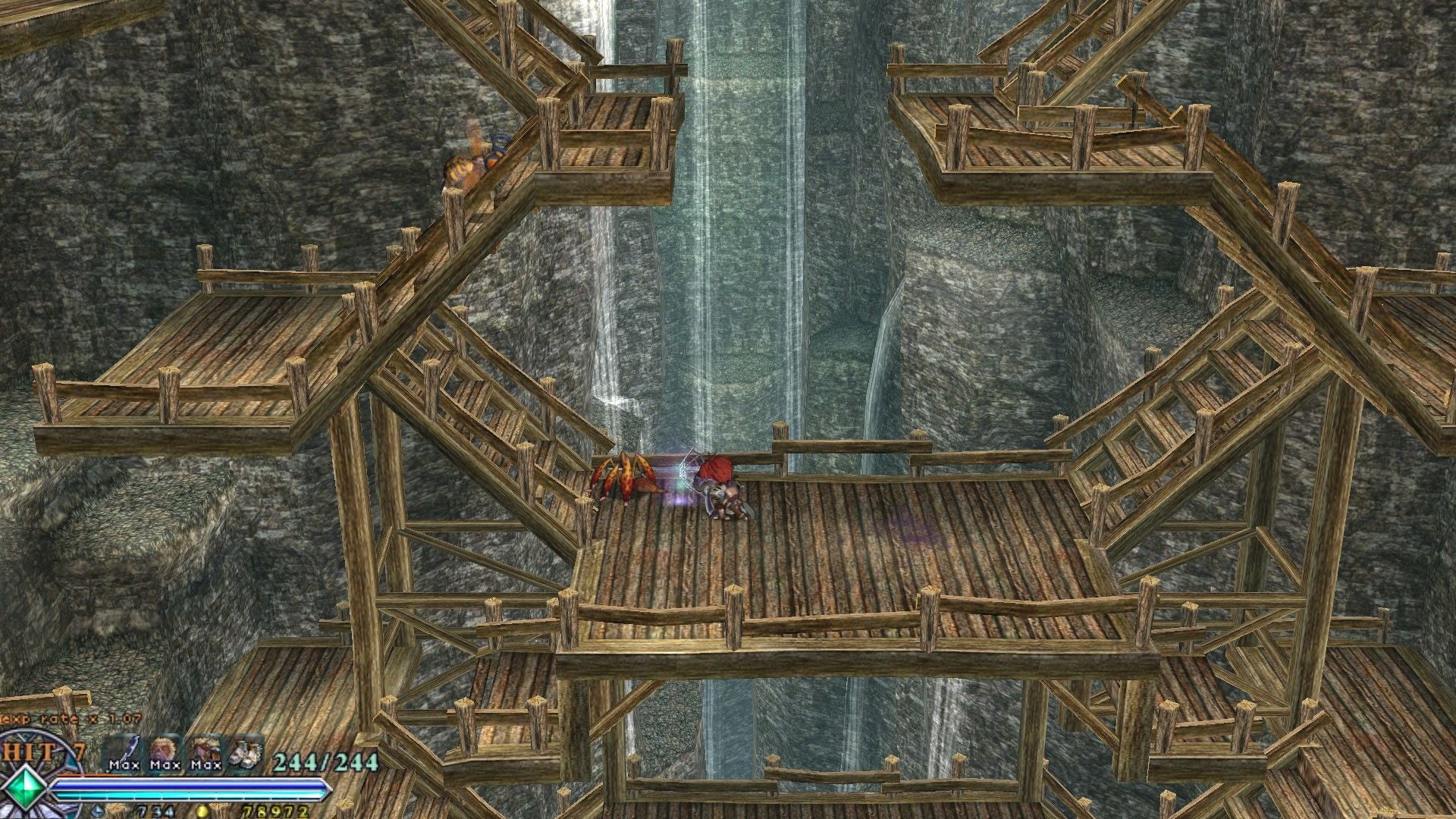Click the Max label under the armor item
The width and height of the screenshot is (1456, 819).
coord(206,766)
